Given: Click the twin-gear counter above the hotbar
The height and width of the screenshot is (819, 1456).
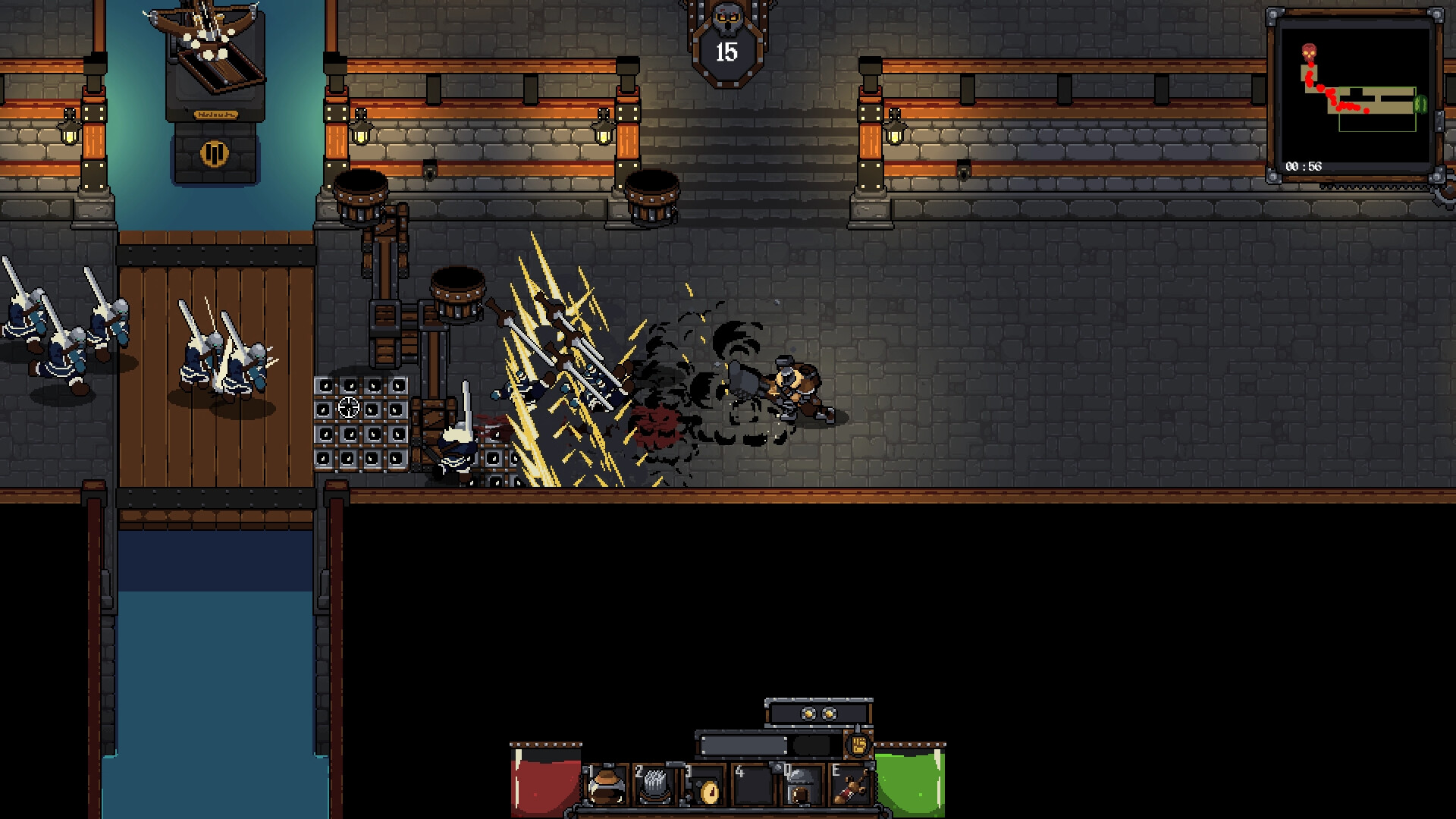Looking at the screenshot, I should [817, 713].
